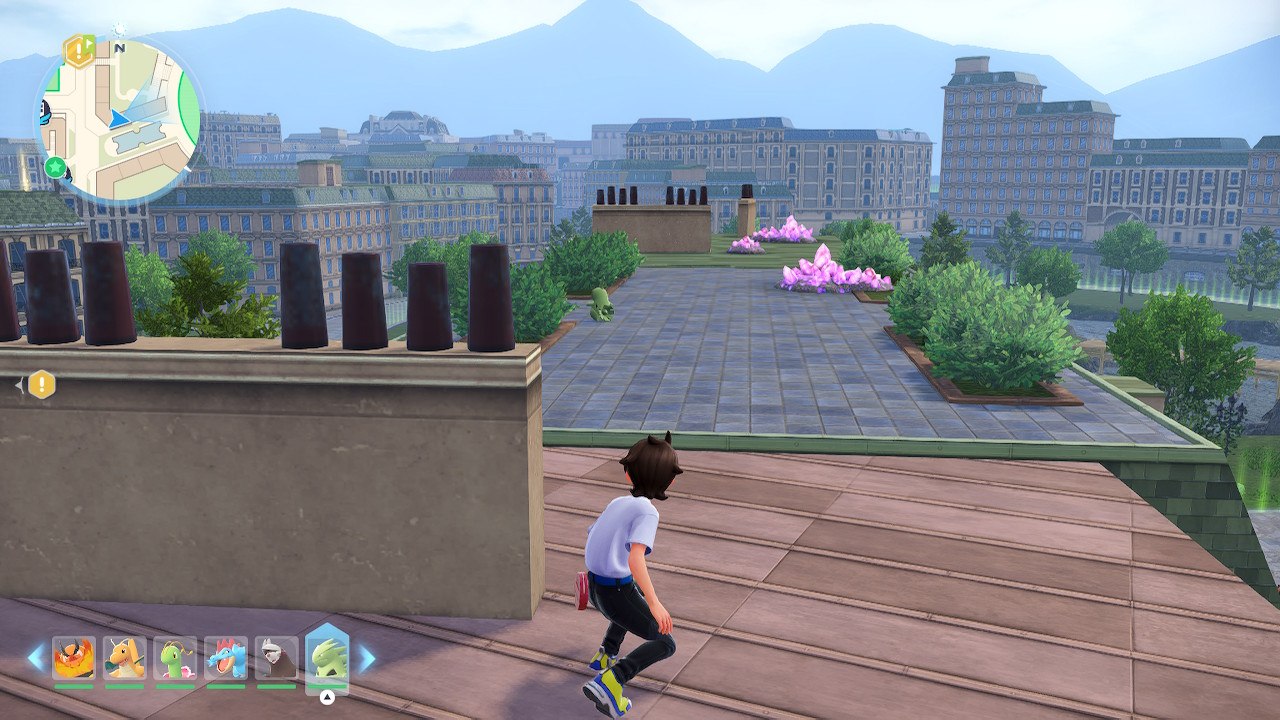Select the green star marker on the minimap

click(55, 166)
